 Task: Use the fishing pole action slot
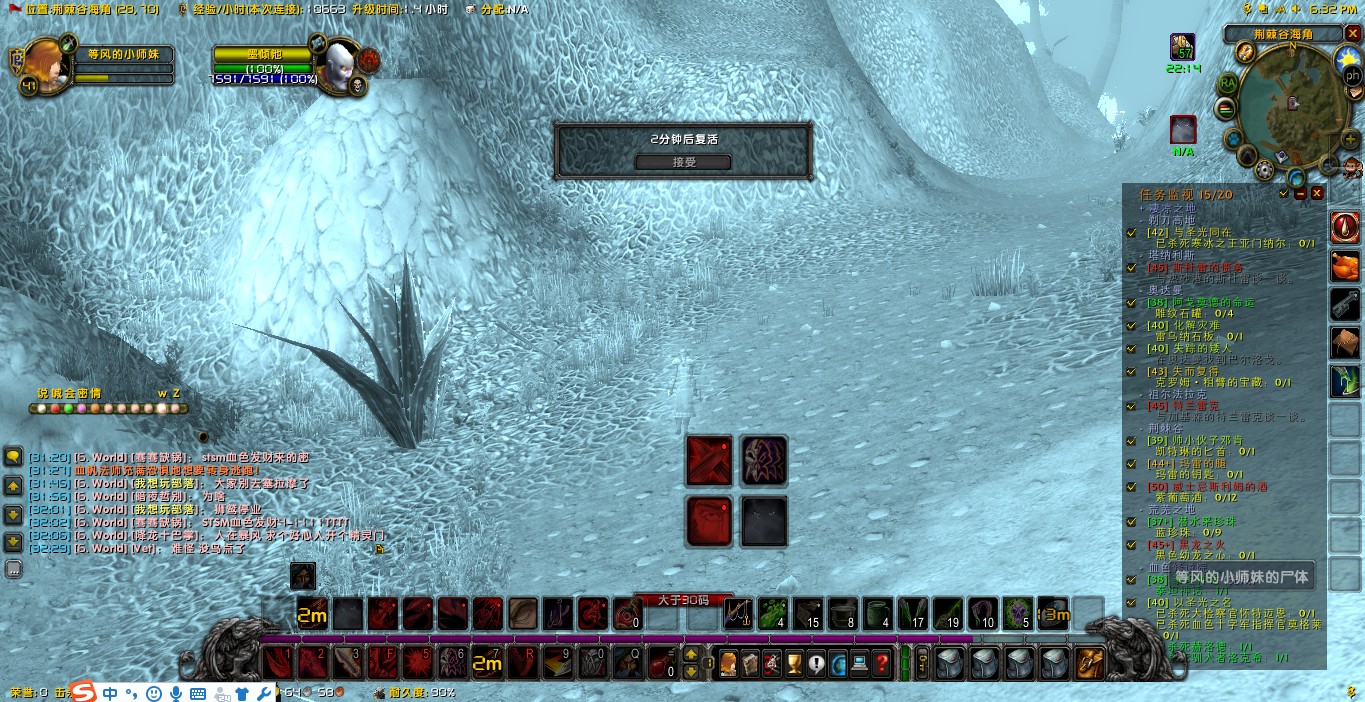coord(738,612)
